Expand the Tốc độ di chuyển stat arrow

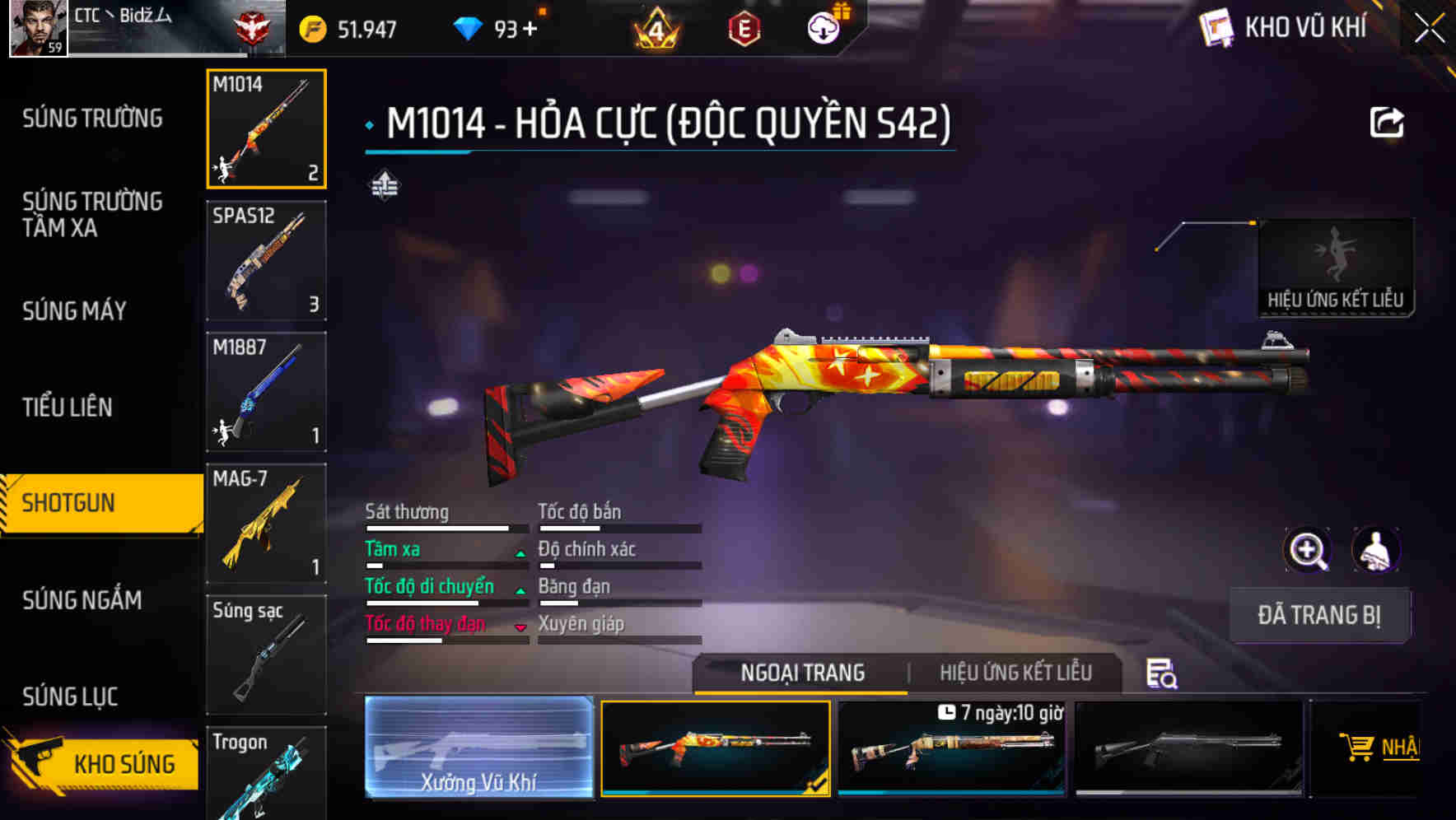520,591
